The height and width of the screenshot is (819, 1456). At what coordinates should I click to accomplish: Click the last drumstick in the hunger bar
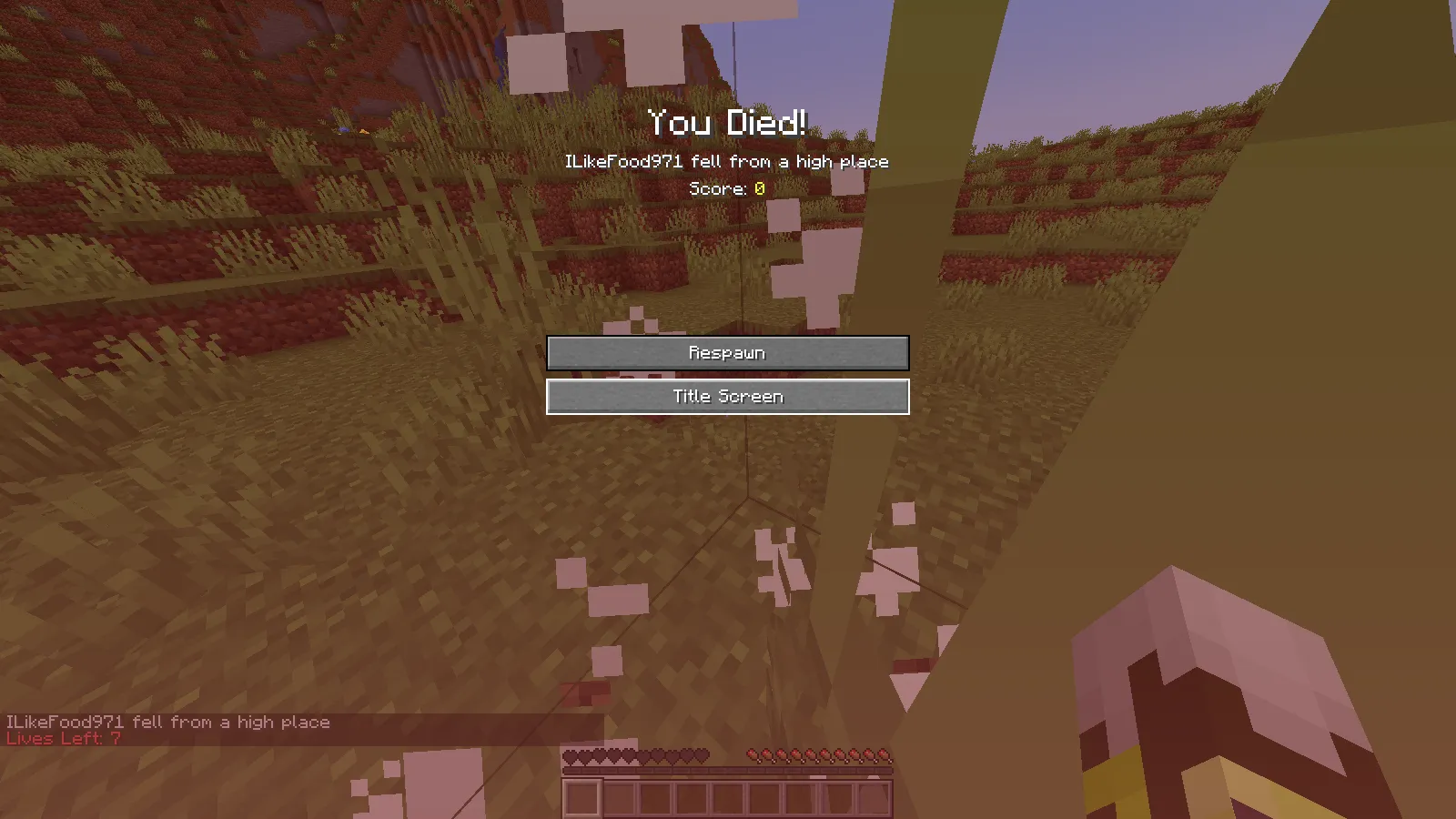coord(885,755)
